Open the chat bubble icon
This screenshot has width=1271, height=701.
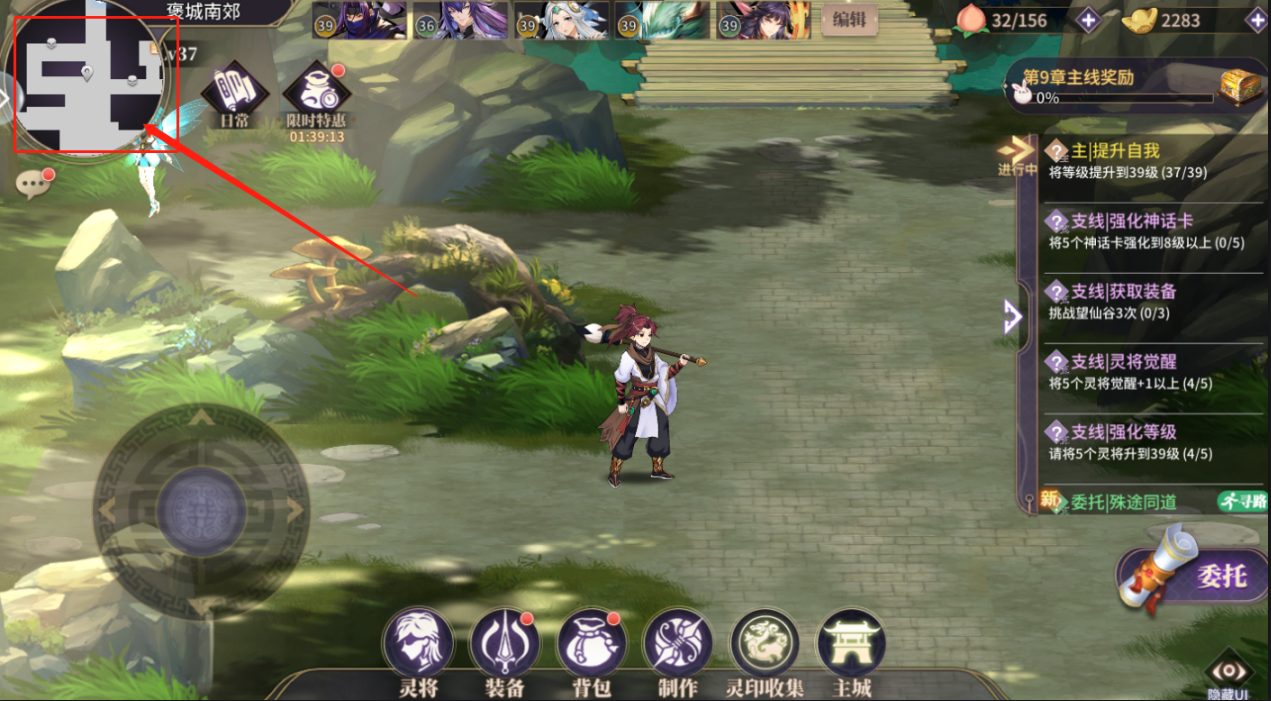coord(34,184)
